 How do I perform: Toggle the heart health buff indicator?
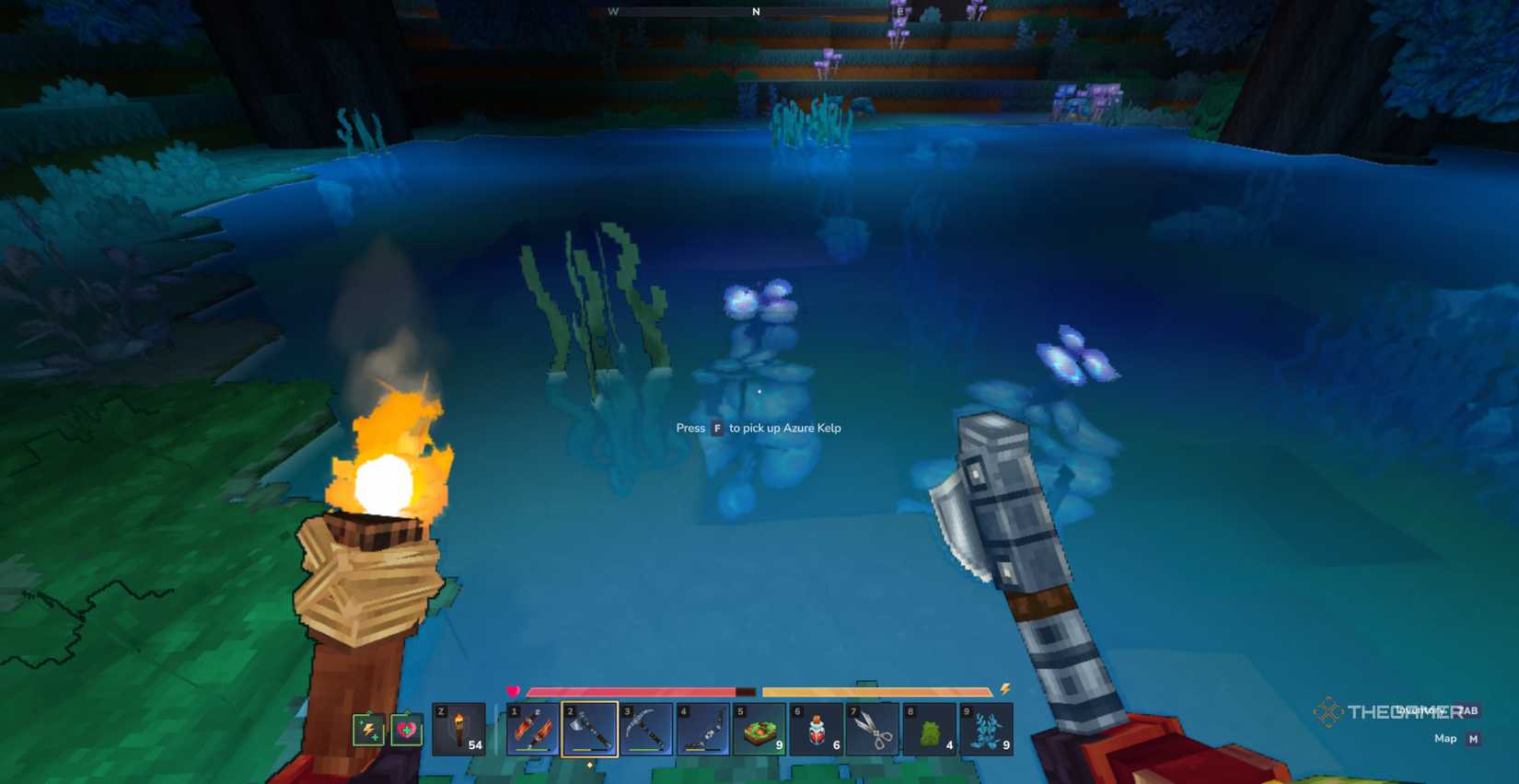click(x=405, y=730)
